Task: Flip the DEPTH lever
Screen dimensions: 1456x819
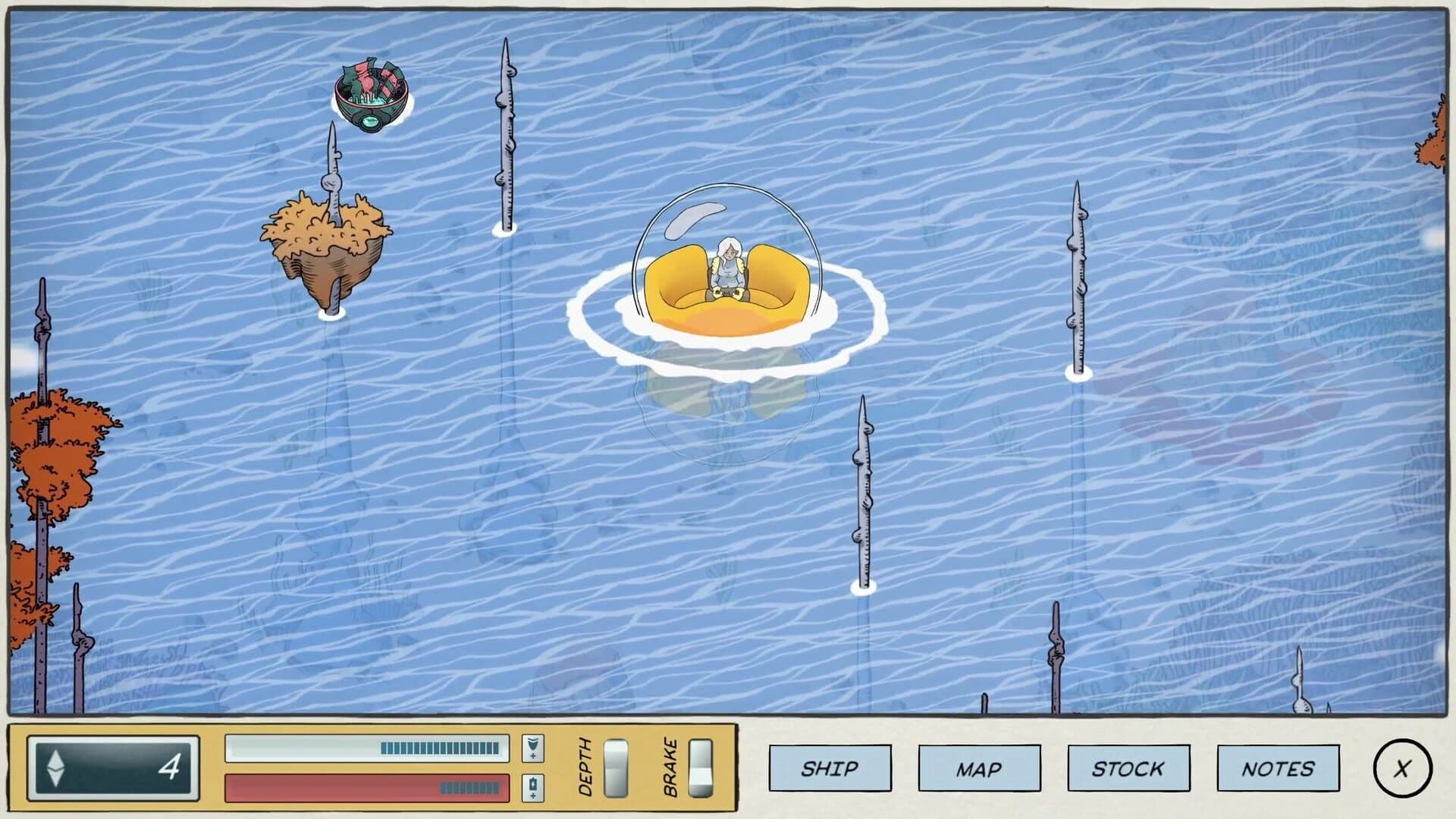Action: tap(616, 767)
